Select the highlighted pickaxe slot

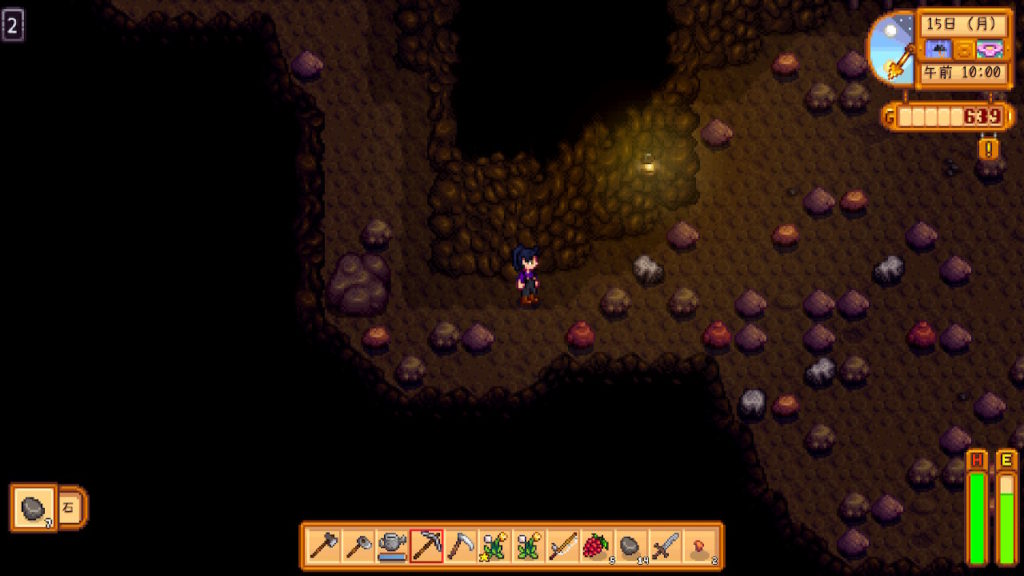427,546
